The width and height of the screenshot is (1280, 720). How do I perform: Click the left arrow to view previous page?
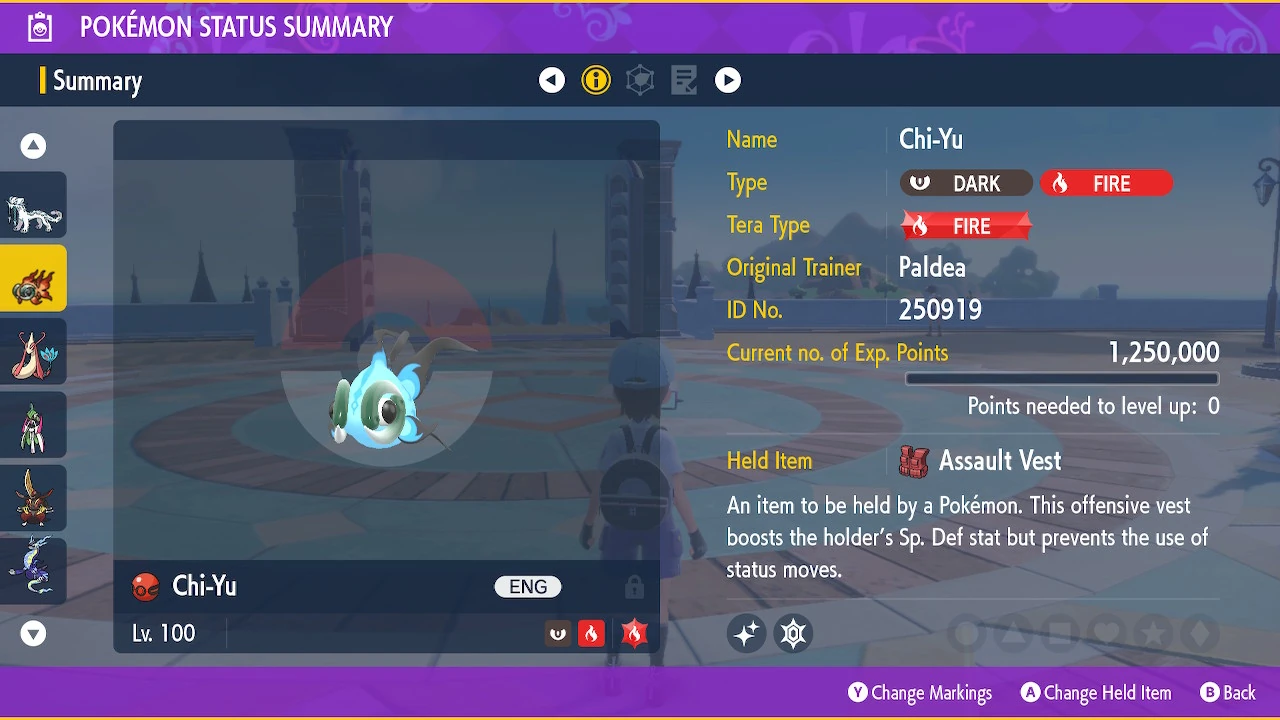(552, 80)
